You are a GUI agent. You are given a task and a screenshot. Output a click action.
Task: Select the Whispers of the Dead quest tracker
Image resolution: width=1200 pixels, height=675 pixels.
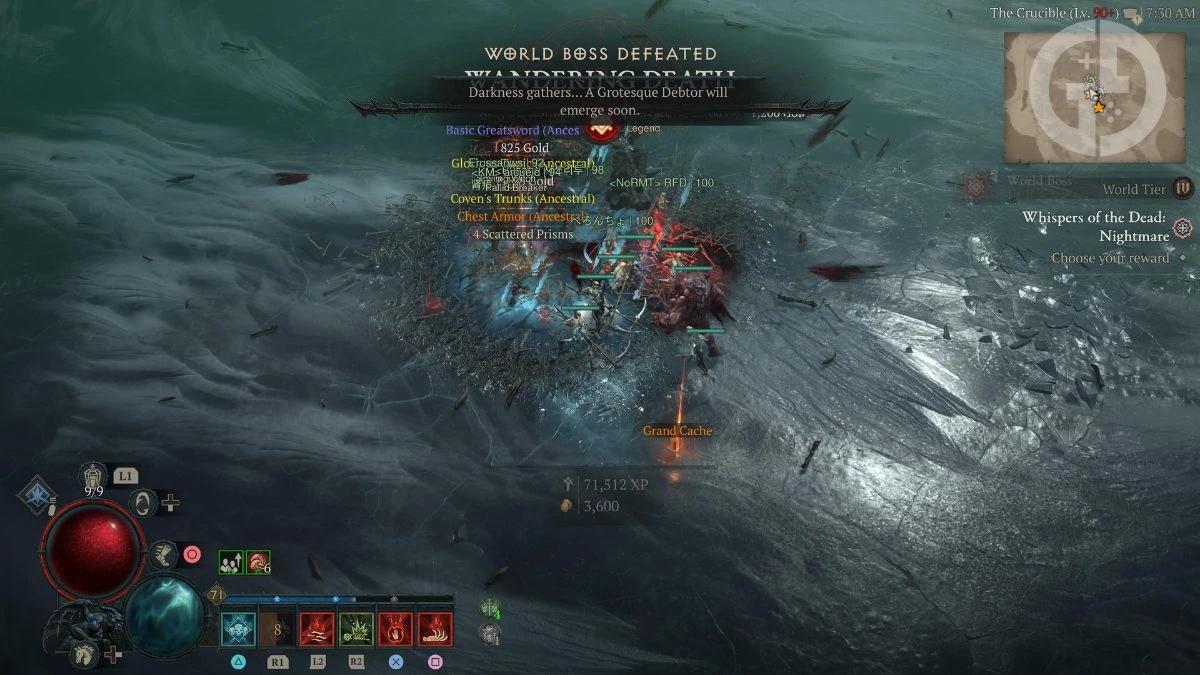[x=1095, y=227]
